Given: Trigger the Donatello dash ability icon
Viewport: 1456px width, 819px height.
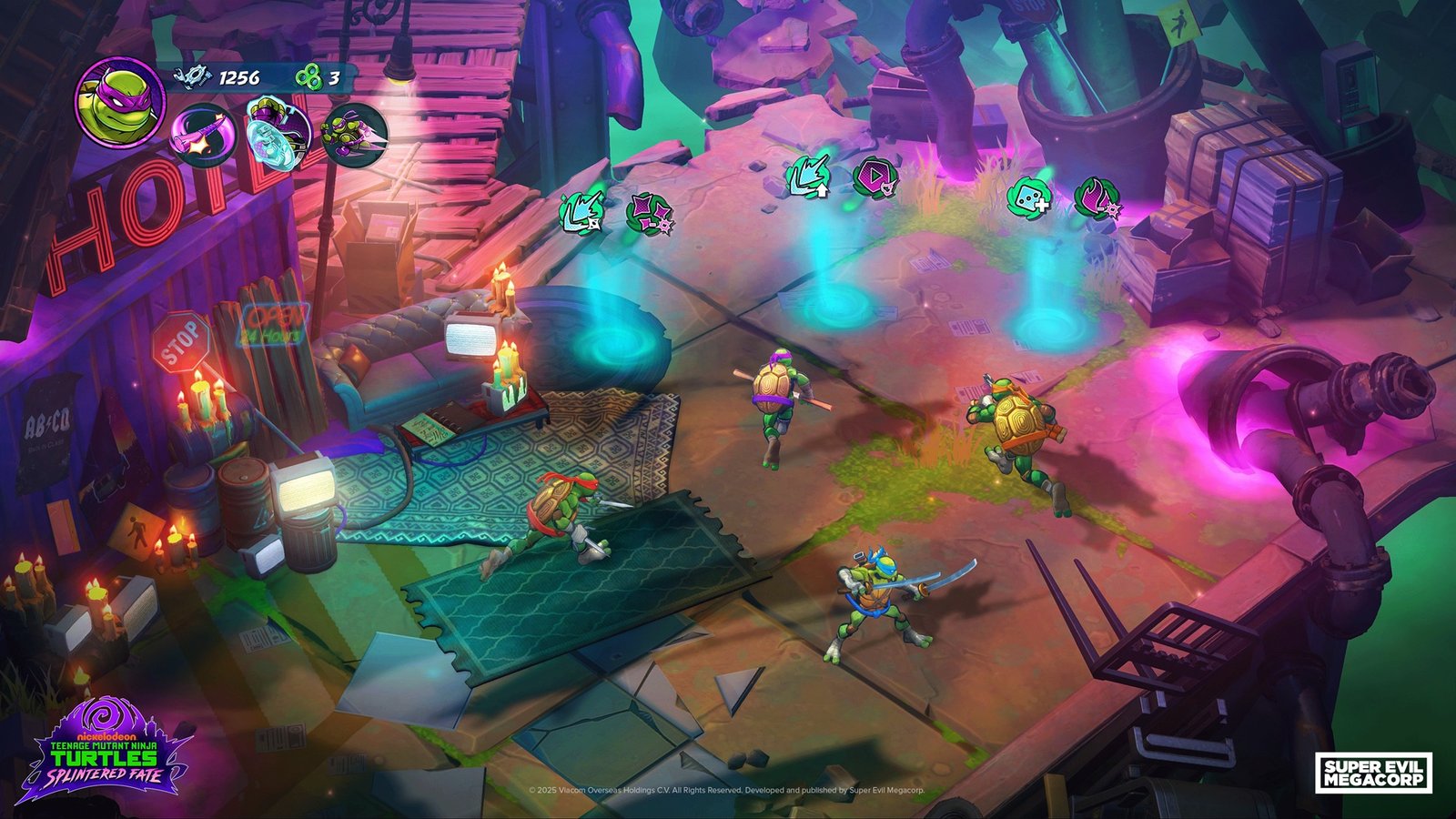Looking at the screenshot, I should 354,135.
